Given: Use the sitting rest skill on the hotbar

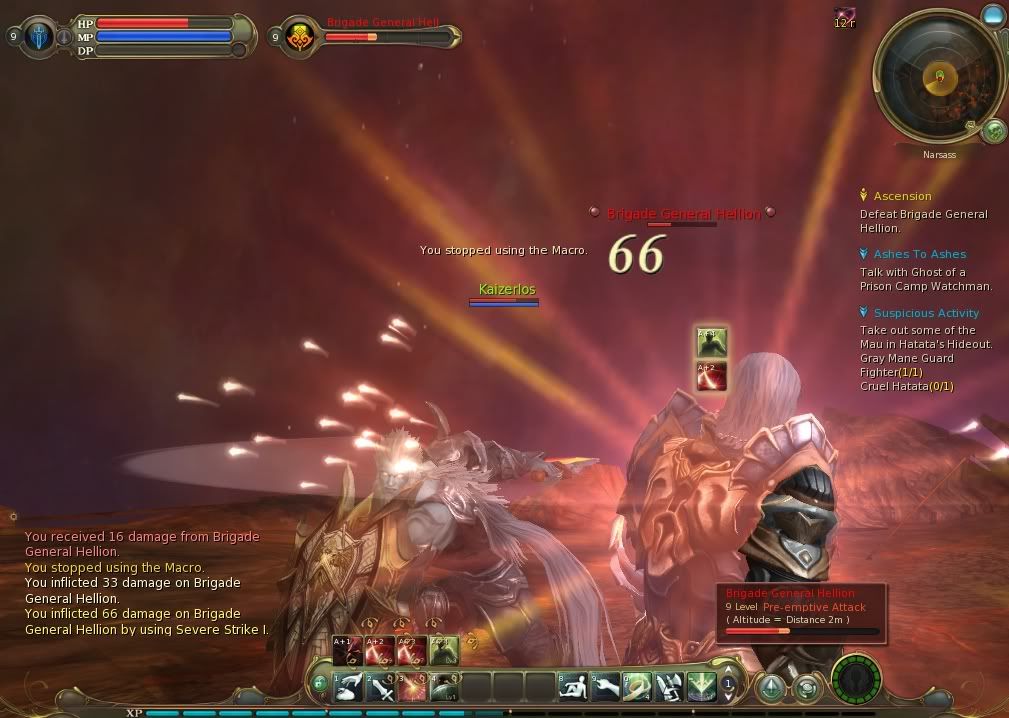Looking at the screenshot, I should 574,687.
